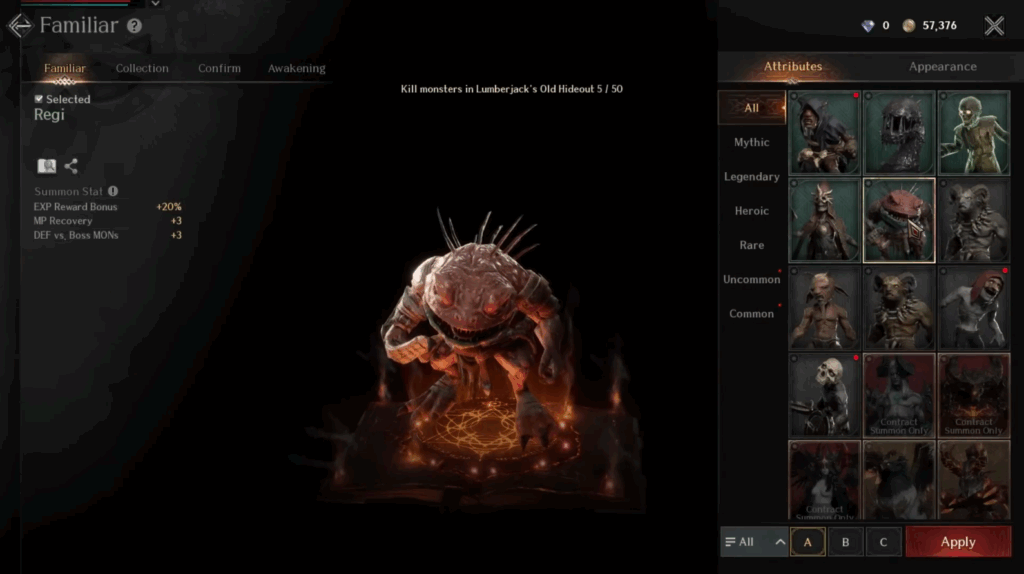This screenshot has width=1024, height=574.
Task: Open the Confirm tab
Action: click(219, 68)
